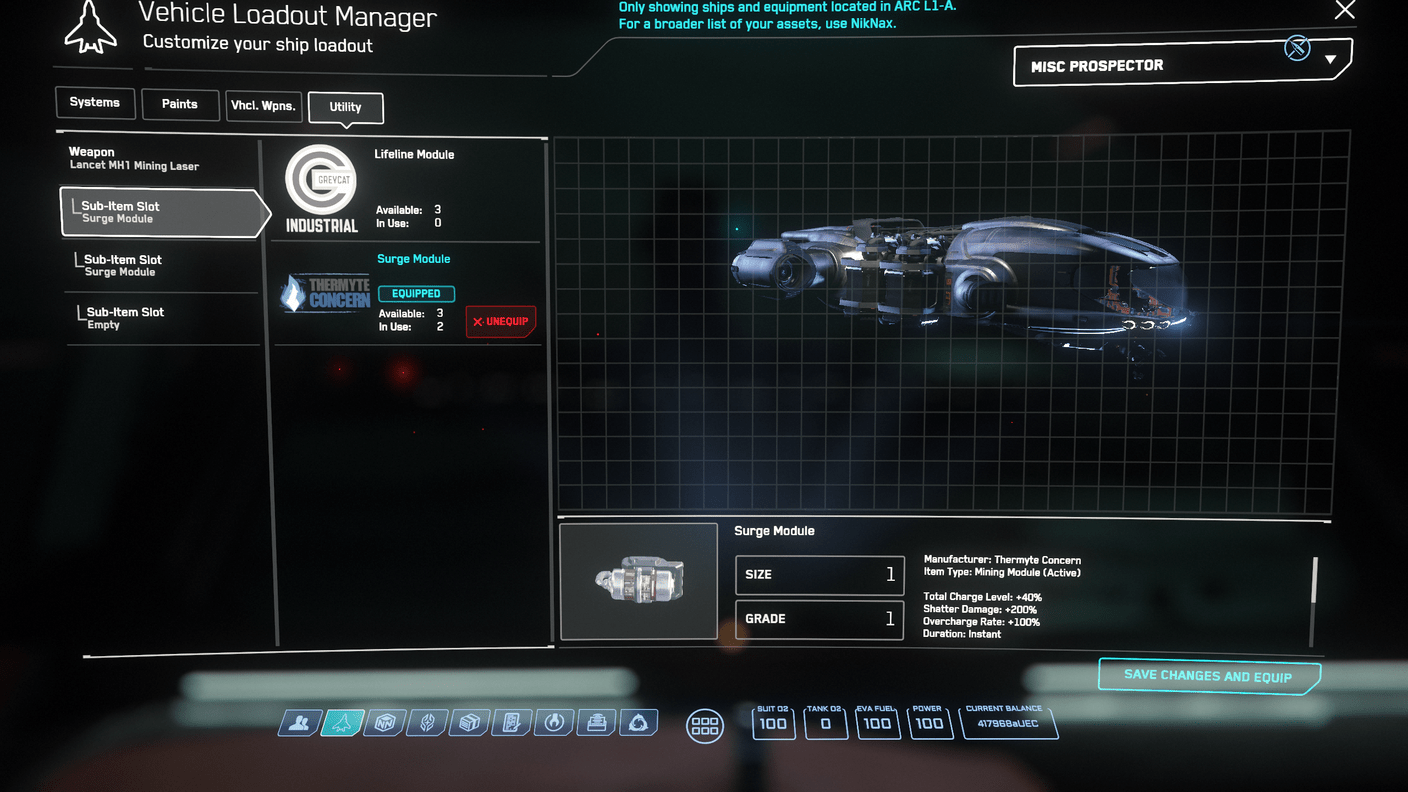This screenshot has width=1408, height=792.
Task: Click Save Changes and Equip
Action: pos(1209,675)
